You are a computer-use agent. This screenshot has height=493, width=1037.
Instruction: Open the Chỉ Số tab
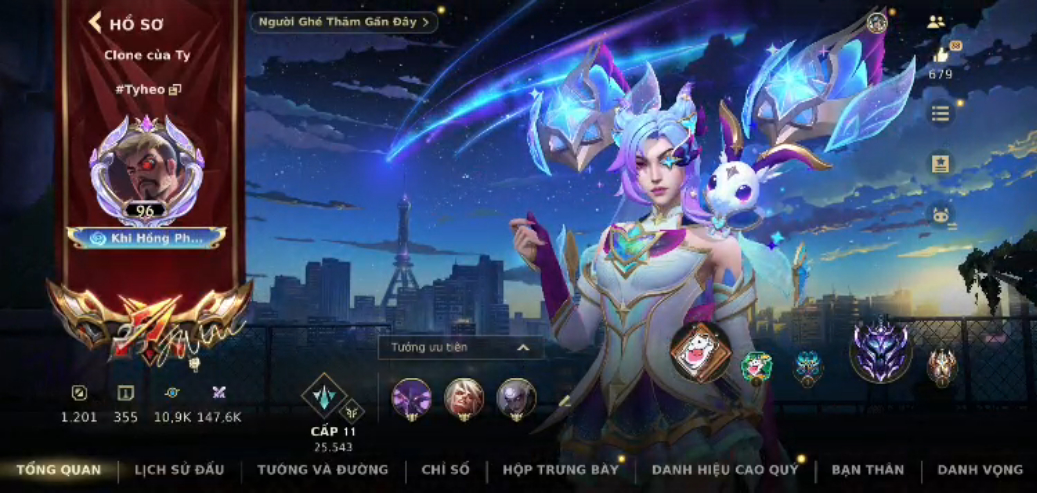pos(445,470)
